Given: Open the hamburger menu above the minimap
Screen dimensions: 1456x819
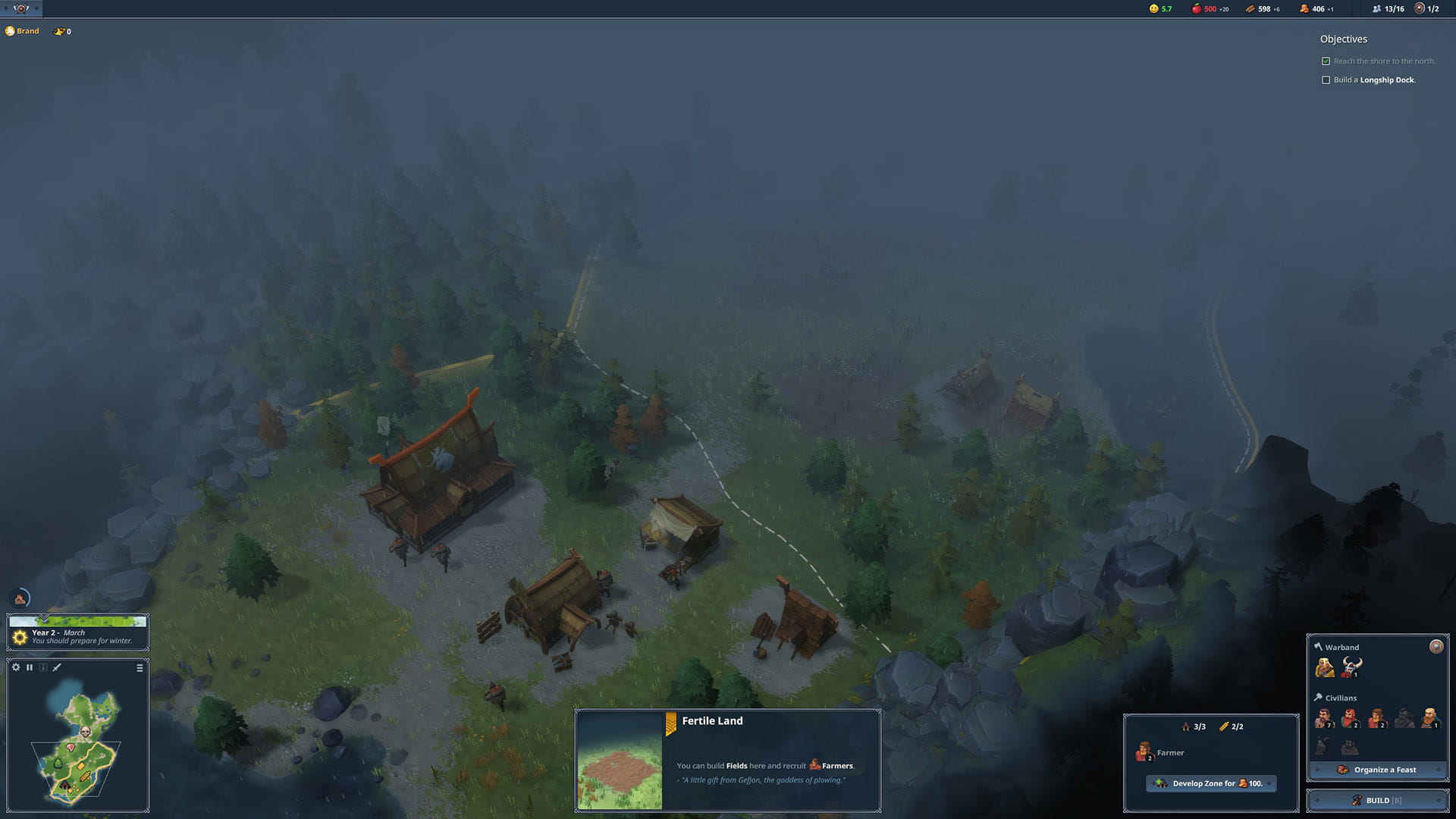Looking at the screenshot, I should 140,668.
